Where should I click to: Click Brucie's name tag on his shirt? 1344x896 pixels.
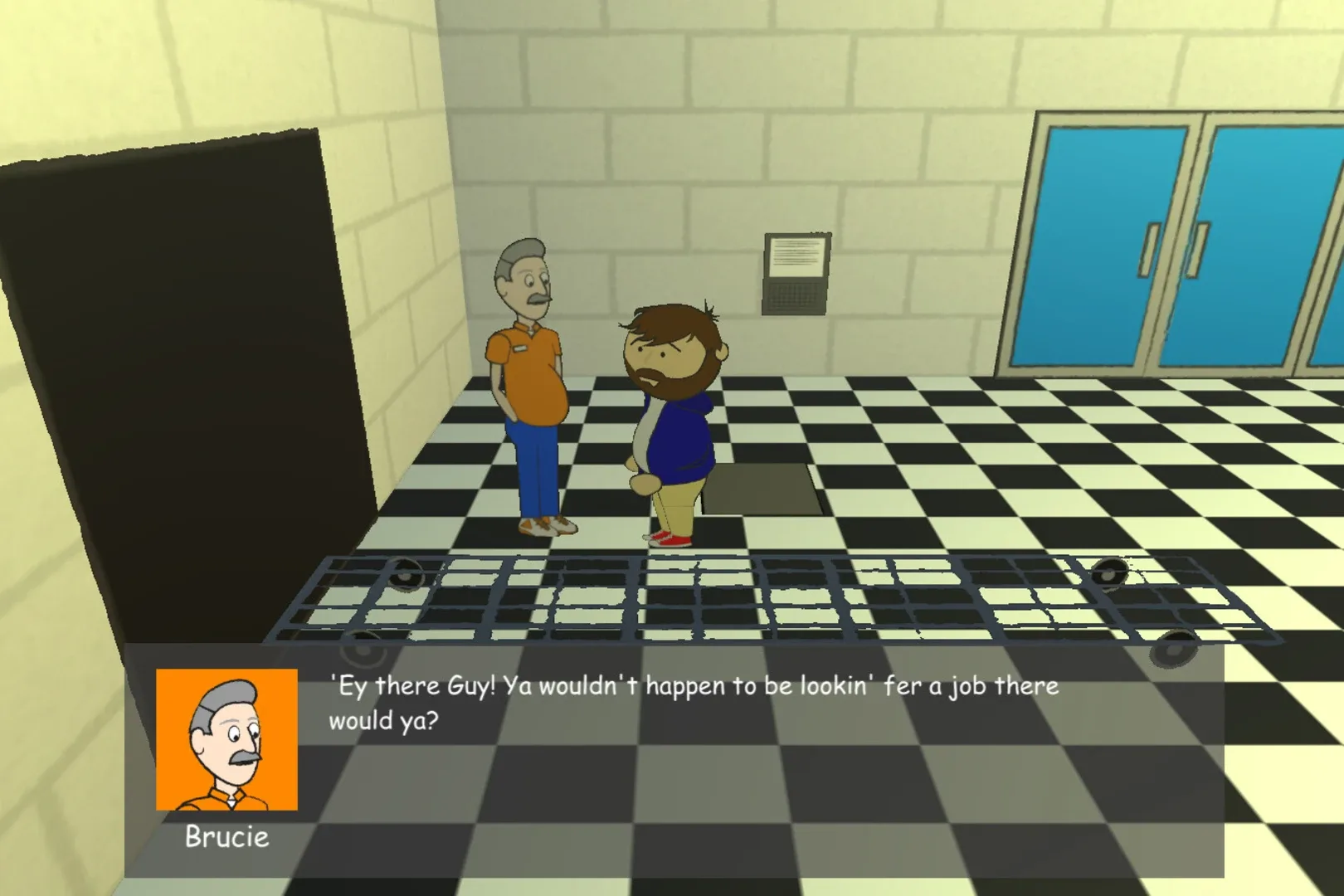(520, 348)
